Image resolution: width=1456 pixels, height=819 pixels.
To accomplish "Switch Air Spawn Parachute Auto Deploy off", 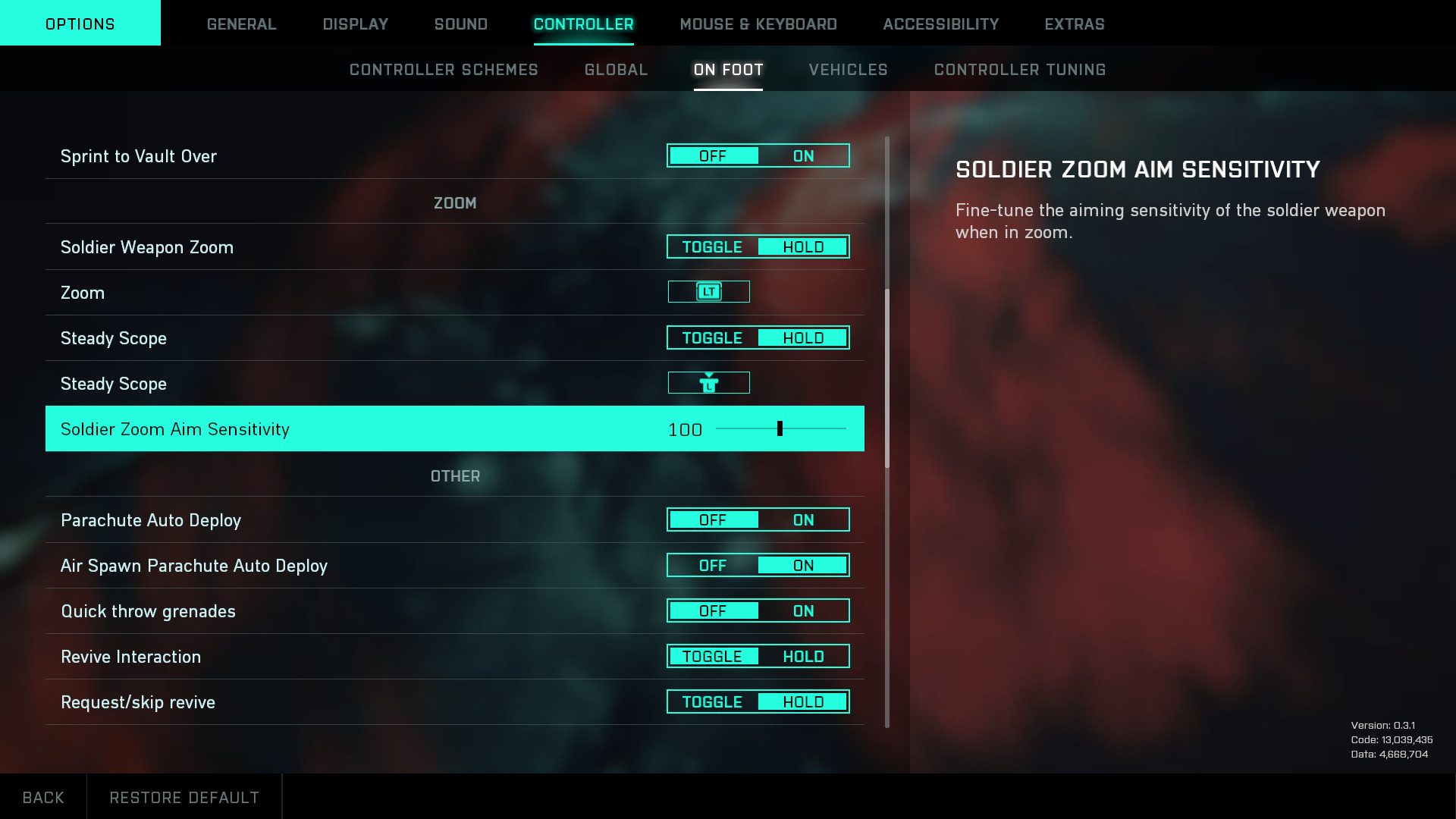I will point(712,566).
